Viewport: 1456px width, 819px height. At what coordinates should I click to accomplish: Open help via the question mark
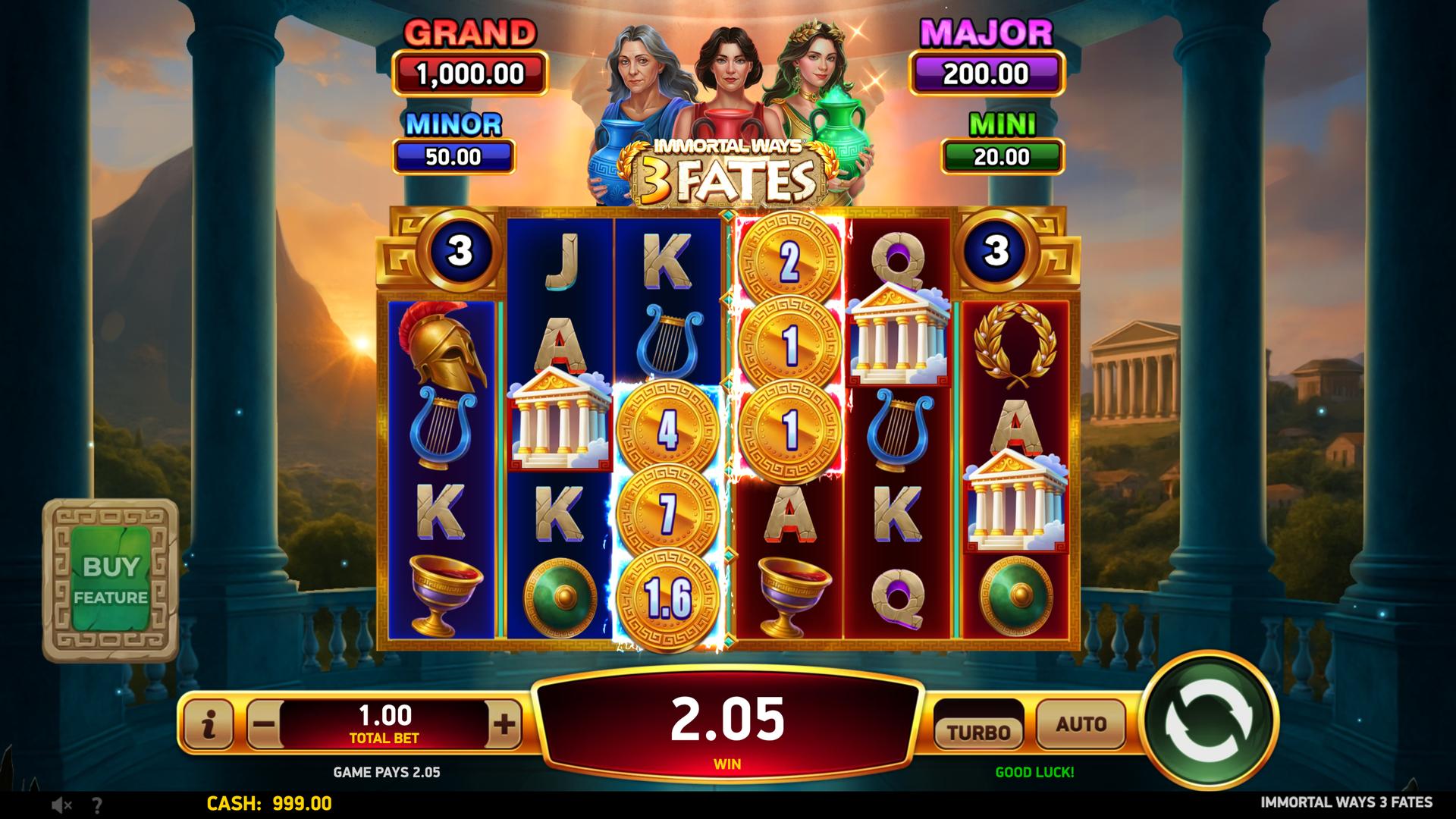click(x=97, y=805)
